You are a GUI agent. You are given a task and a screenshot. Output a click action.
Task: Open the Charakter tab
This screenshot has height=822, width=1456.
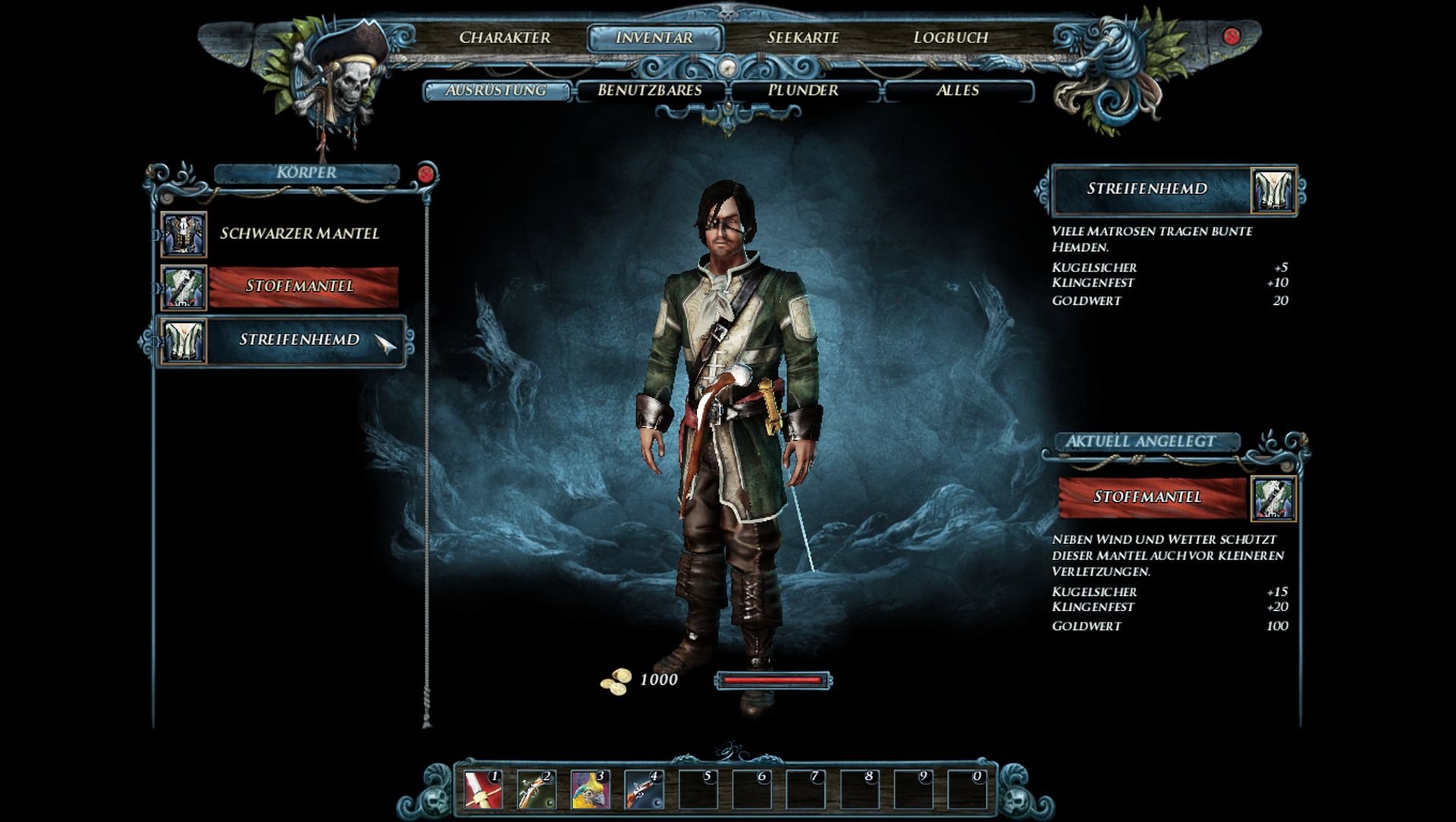504,37
